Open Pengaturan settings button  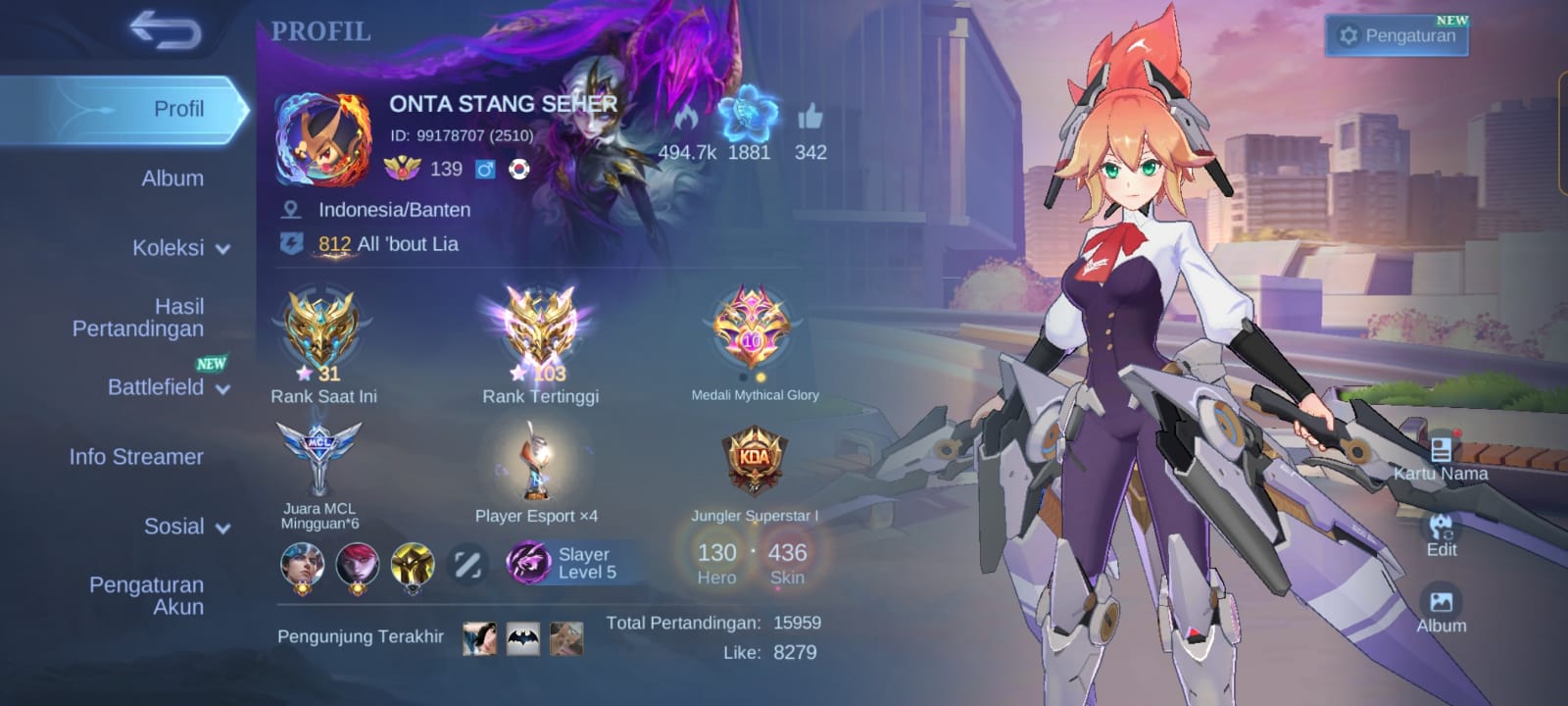1396,36
